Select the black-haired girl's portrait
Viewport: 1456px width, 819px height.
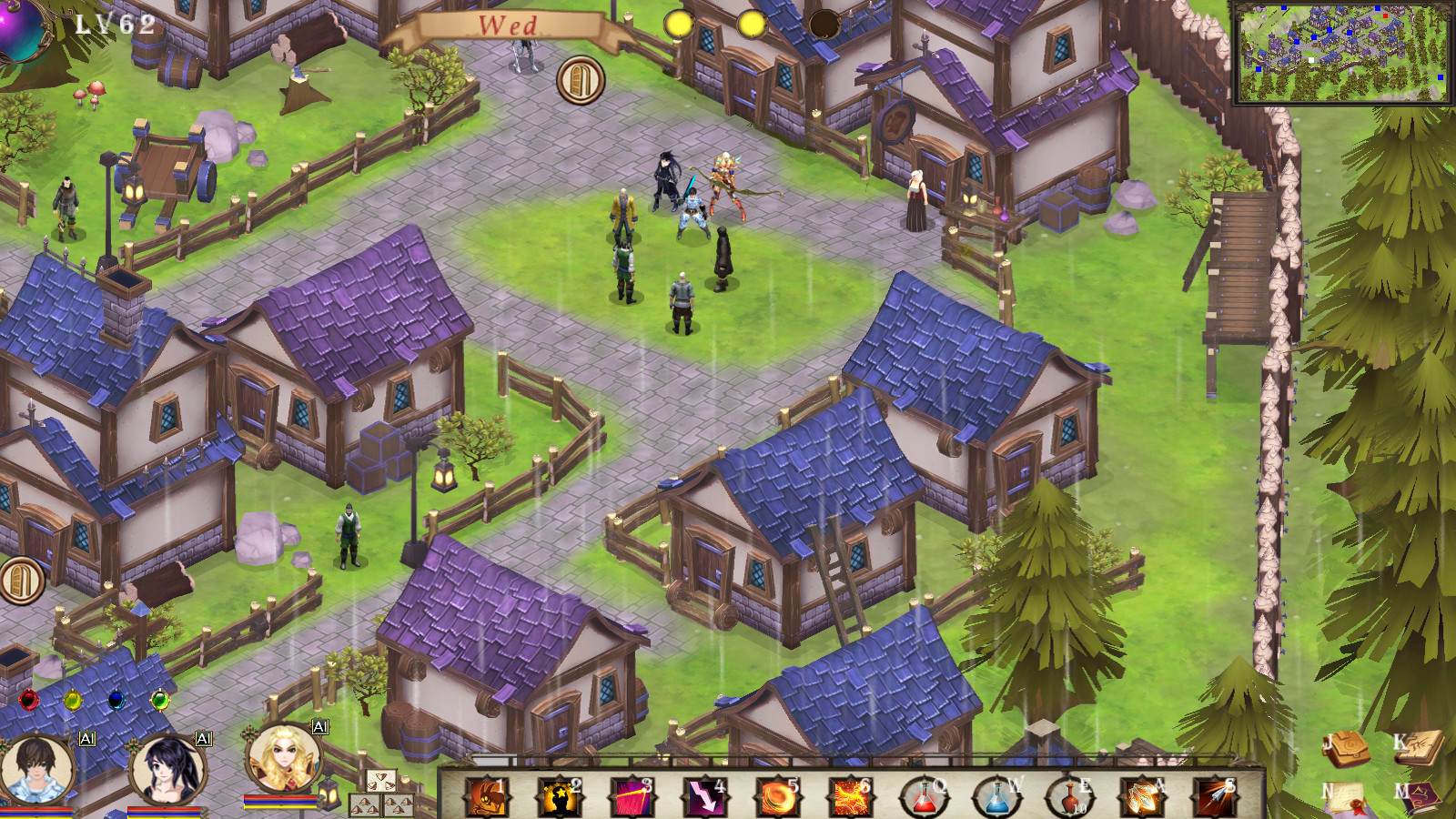[167, 769]
